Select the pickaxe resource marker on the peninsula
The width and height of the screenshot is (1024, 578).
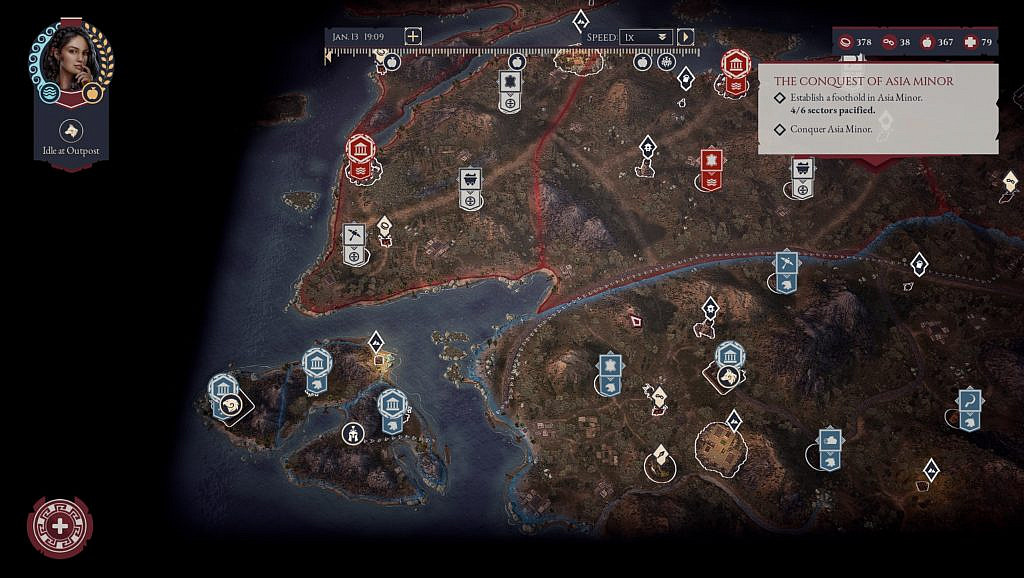[x=353, y=235]
